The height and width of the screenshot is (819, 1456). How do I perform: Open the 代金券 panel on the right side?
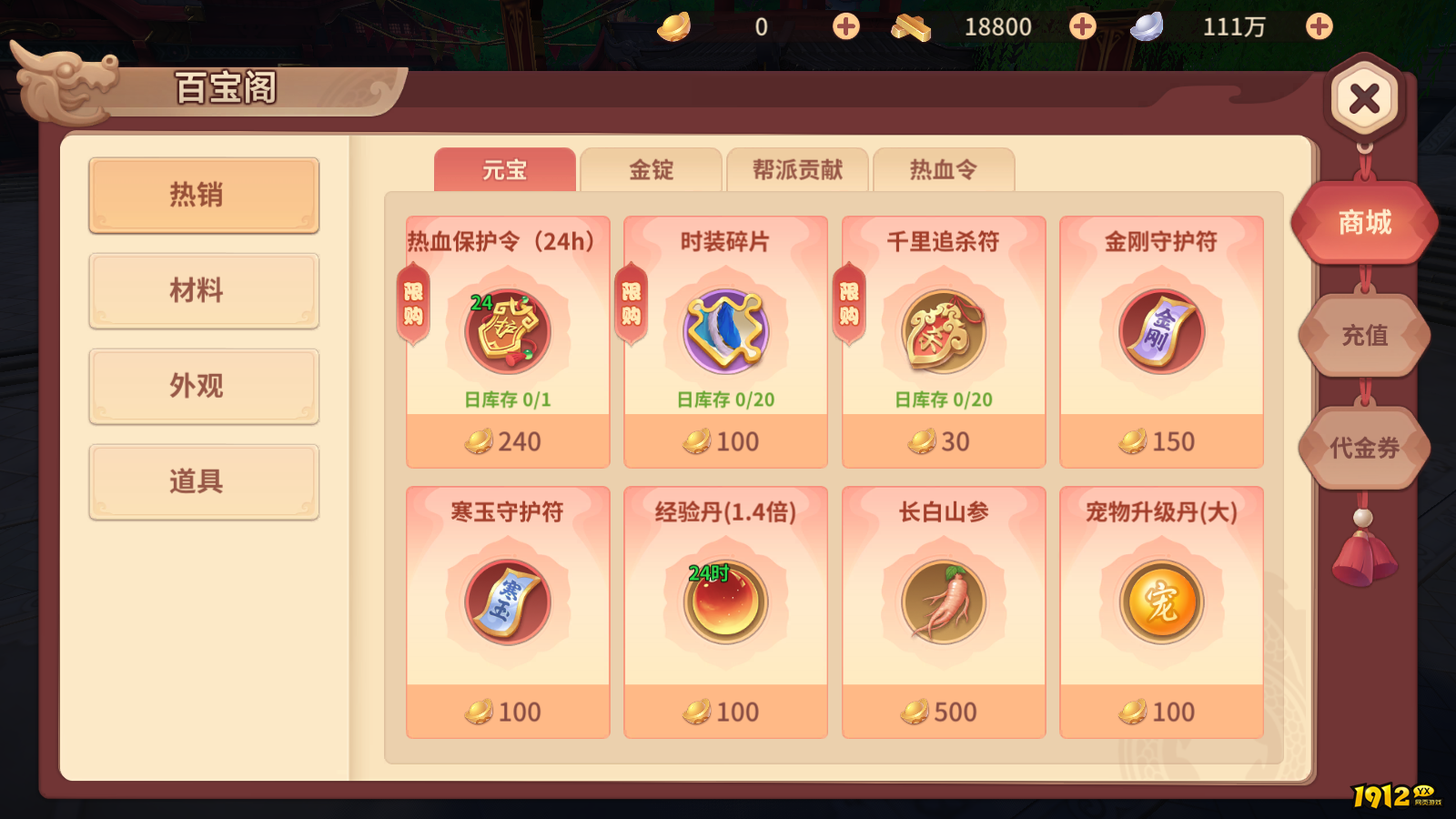[x=1364, y=448]
